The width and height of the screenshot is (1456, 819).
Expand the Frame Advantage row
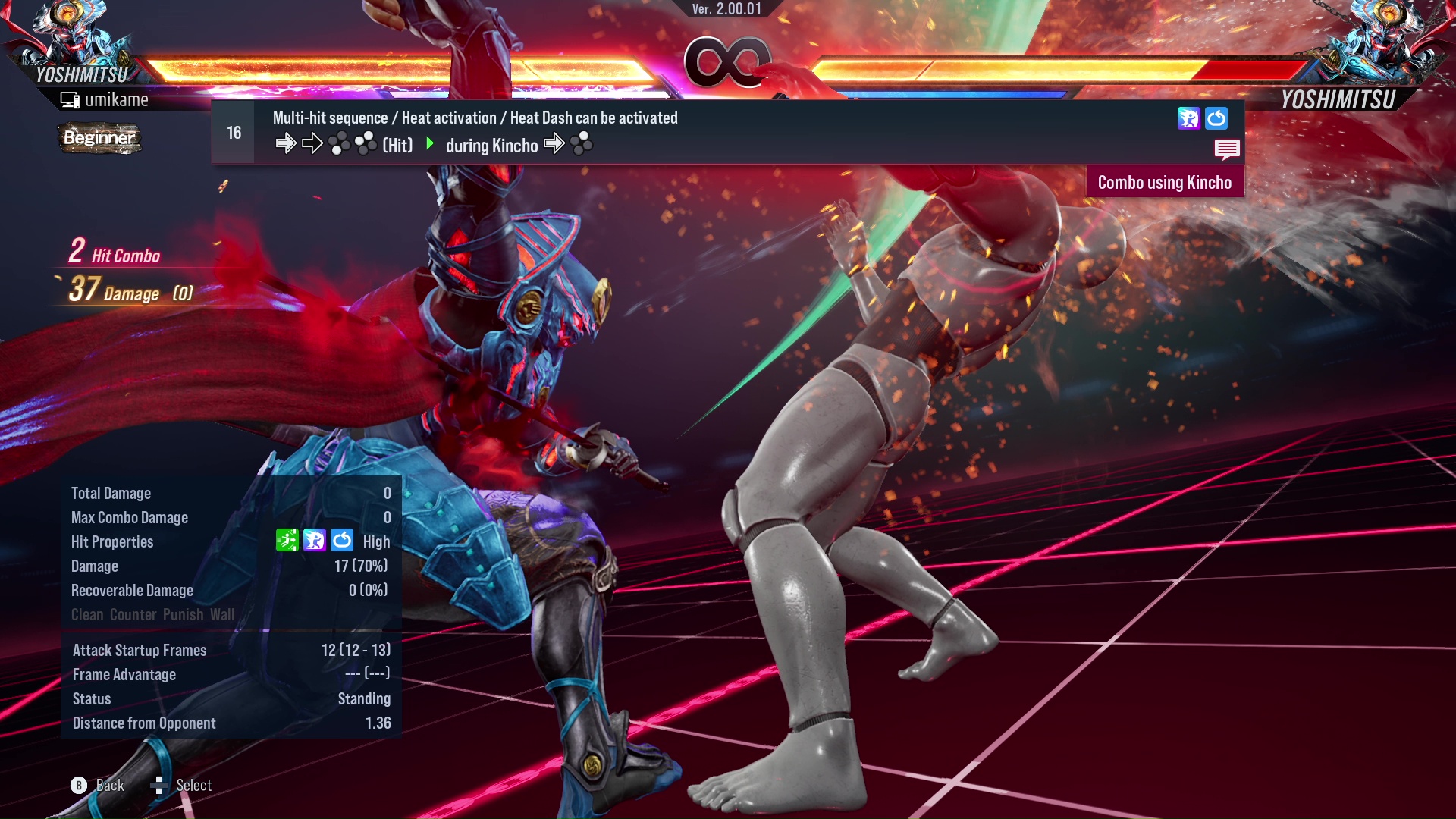[124, 674]
